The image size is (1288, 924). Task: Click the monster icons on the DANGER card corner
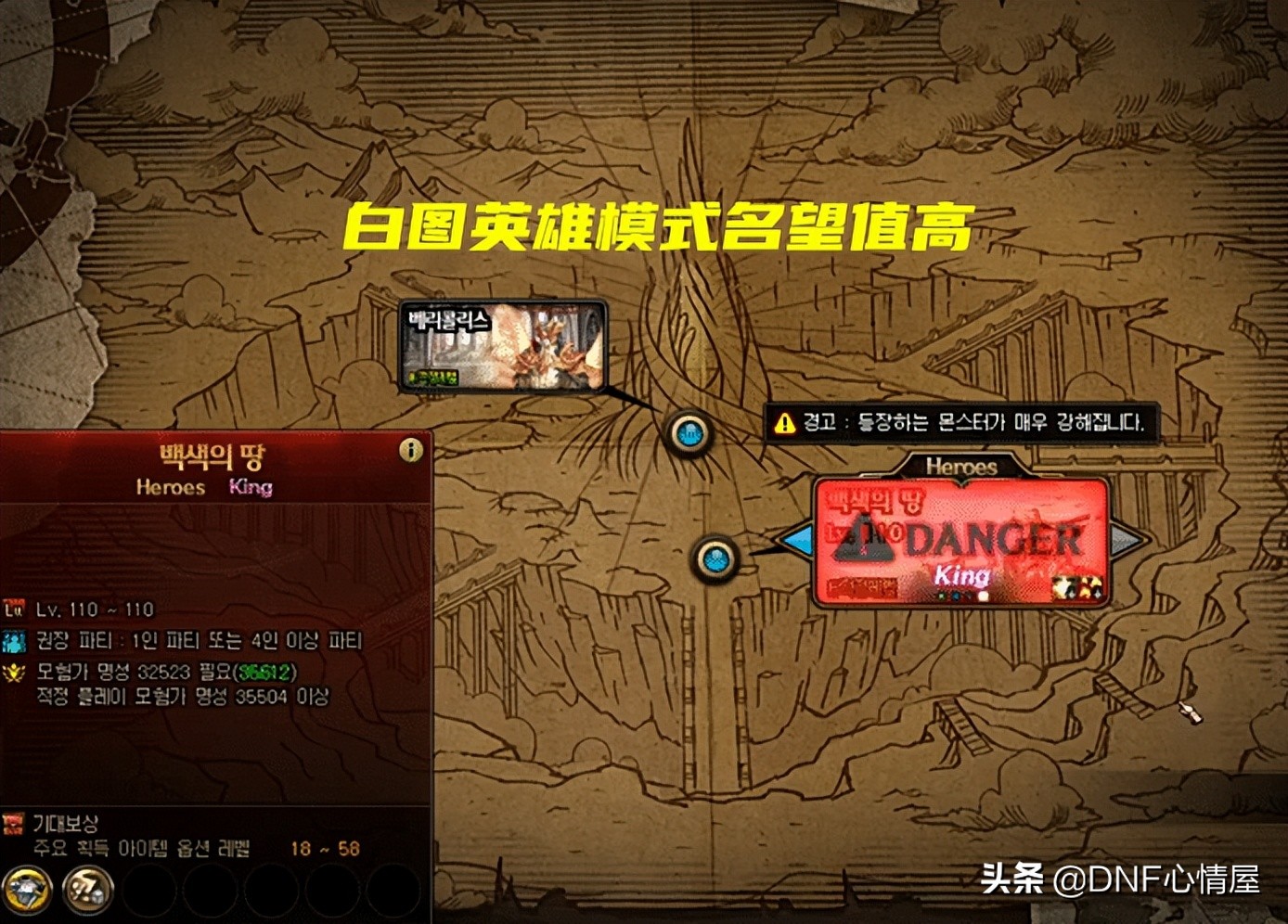click(1076, 586)
